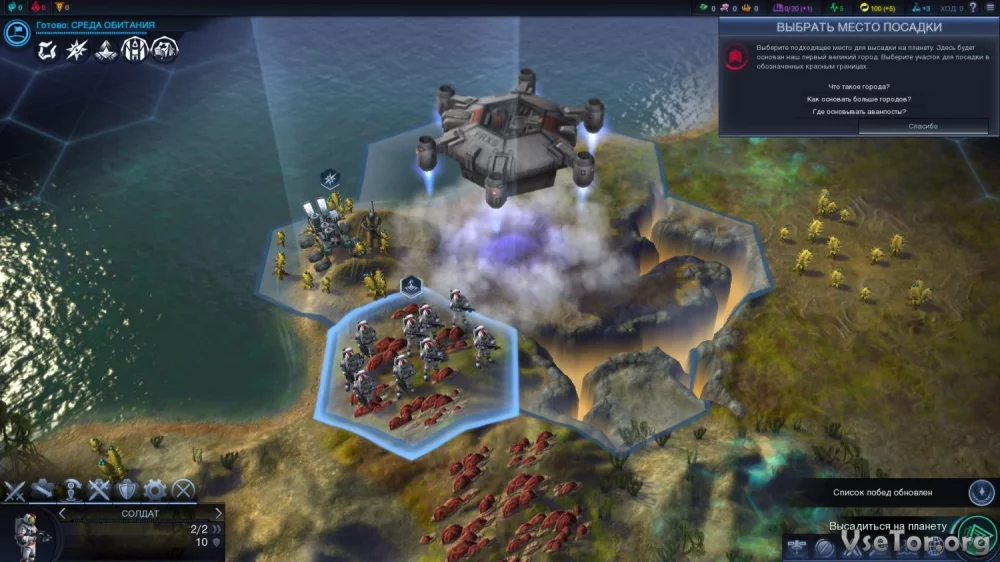
Task: Open the main menu hamburger icon
Action: pyautogui.click(x=989, y=8)
